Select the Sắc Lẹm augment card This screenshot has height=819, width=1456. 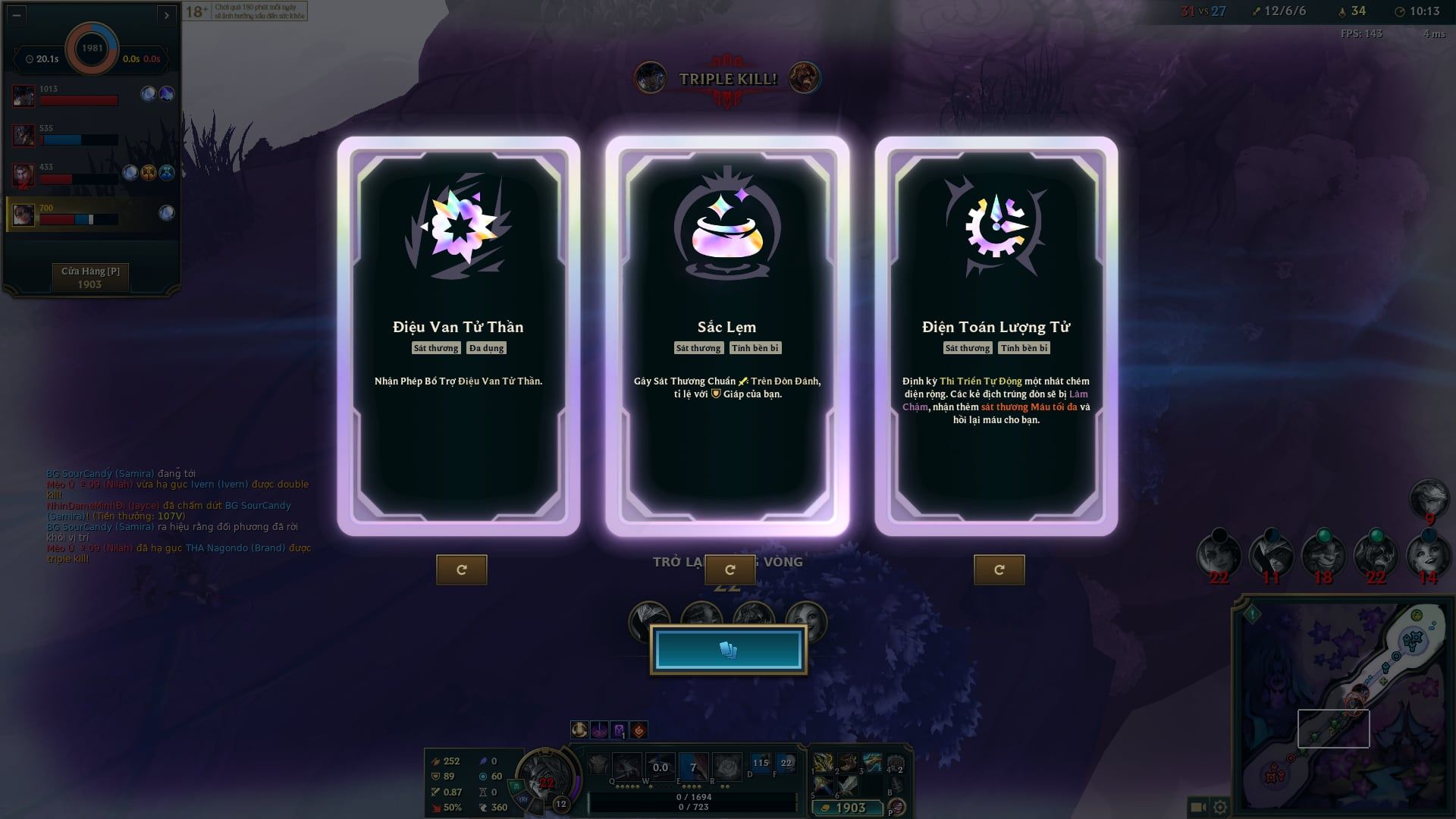coord(726,336)
